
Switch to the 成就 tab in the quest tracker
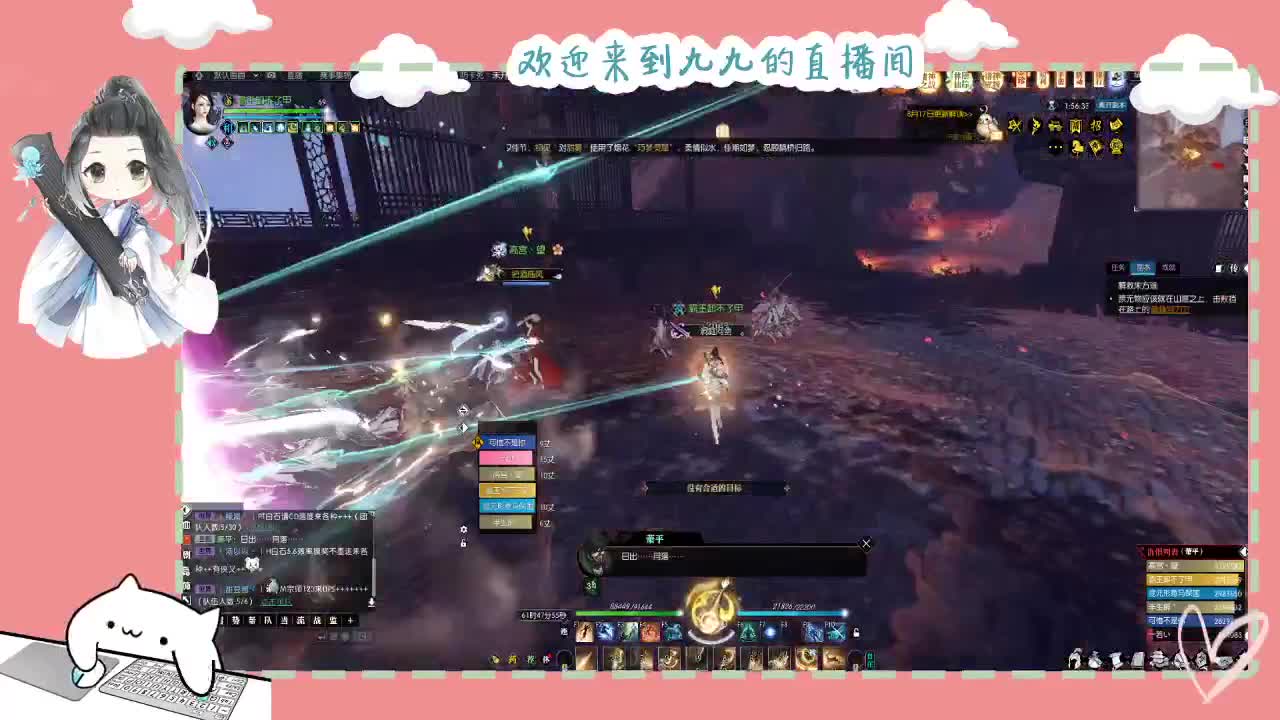pyautogui.click(x=1169, y=268)
